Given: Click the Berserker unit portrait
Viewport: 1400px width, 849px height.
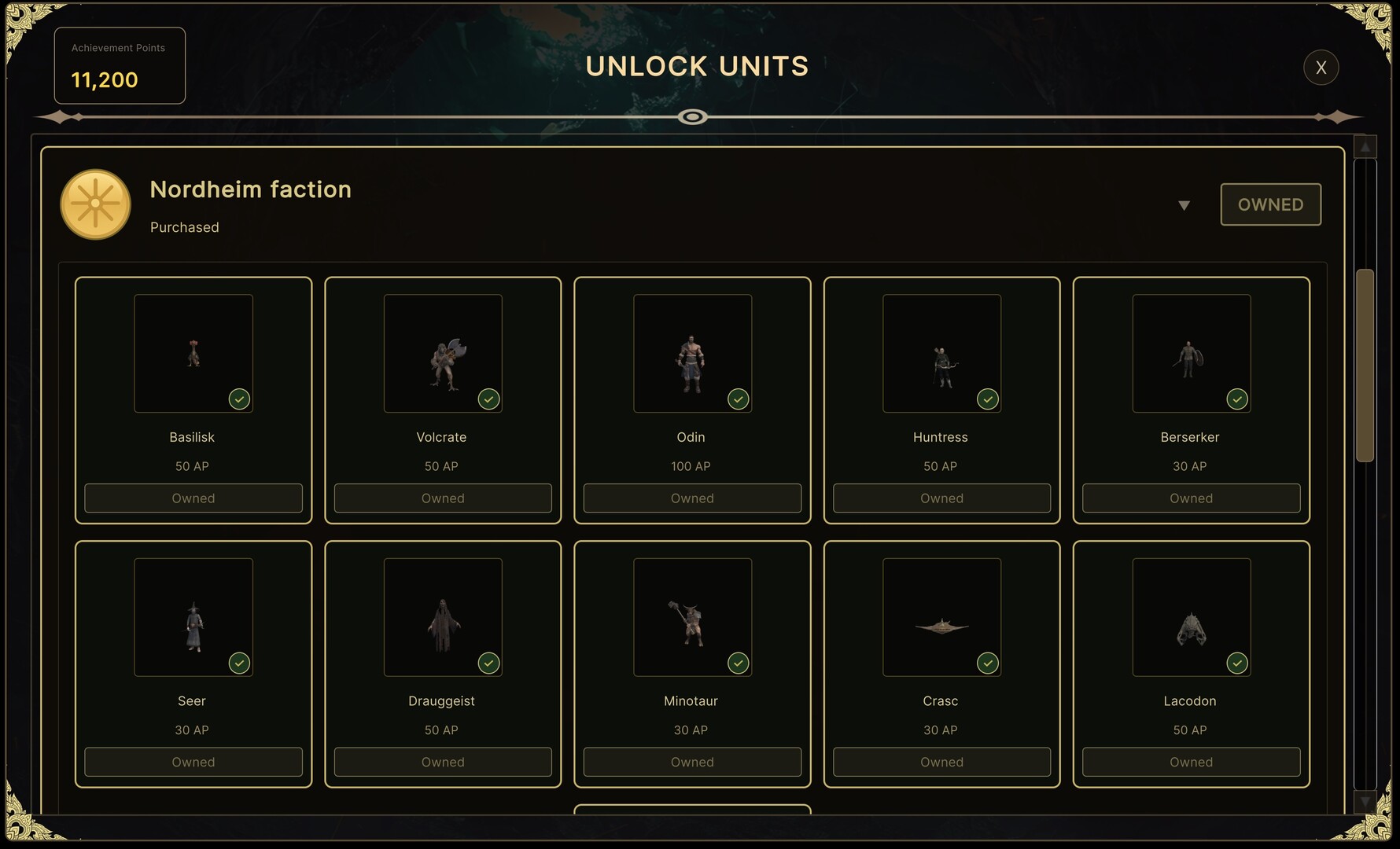Looking at the screenshot, I should pos(1190,353).
